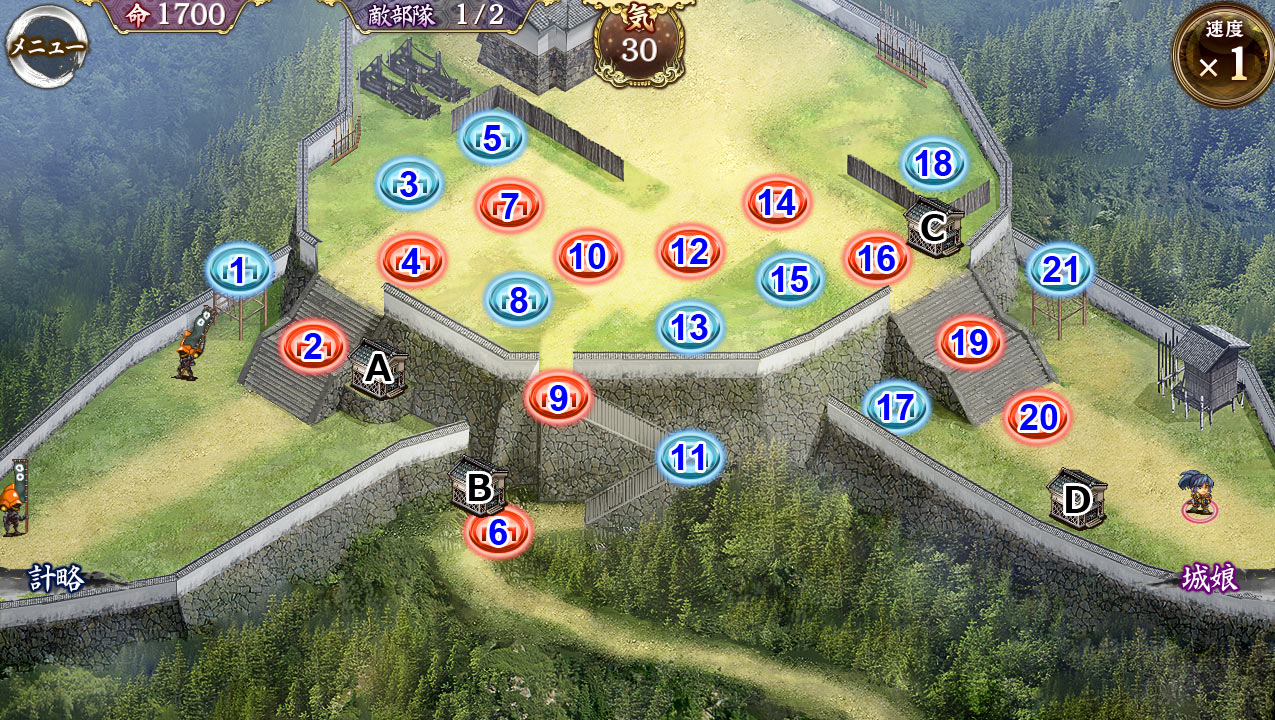Viewport: 1275px width, 720px height.
Task: Choose red deployment slot 9
Action: pos(558,399)
